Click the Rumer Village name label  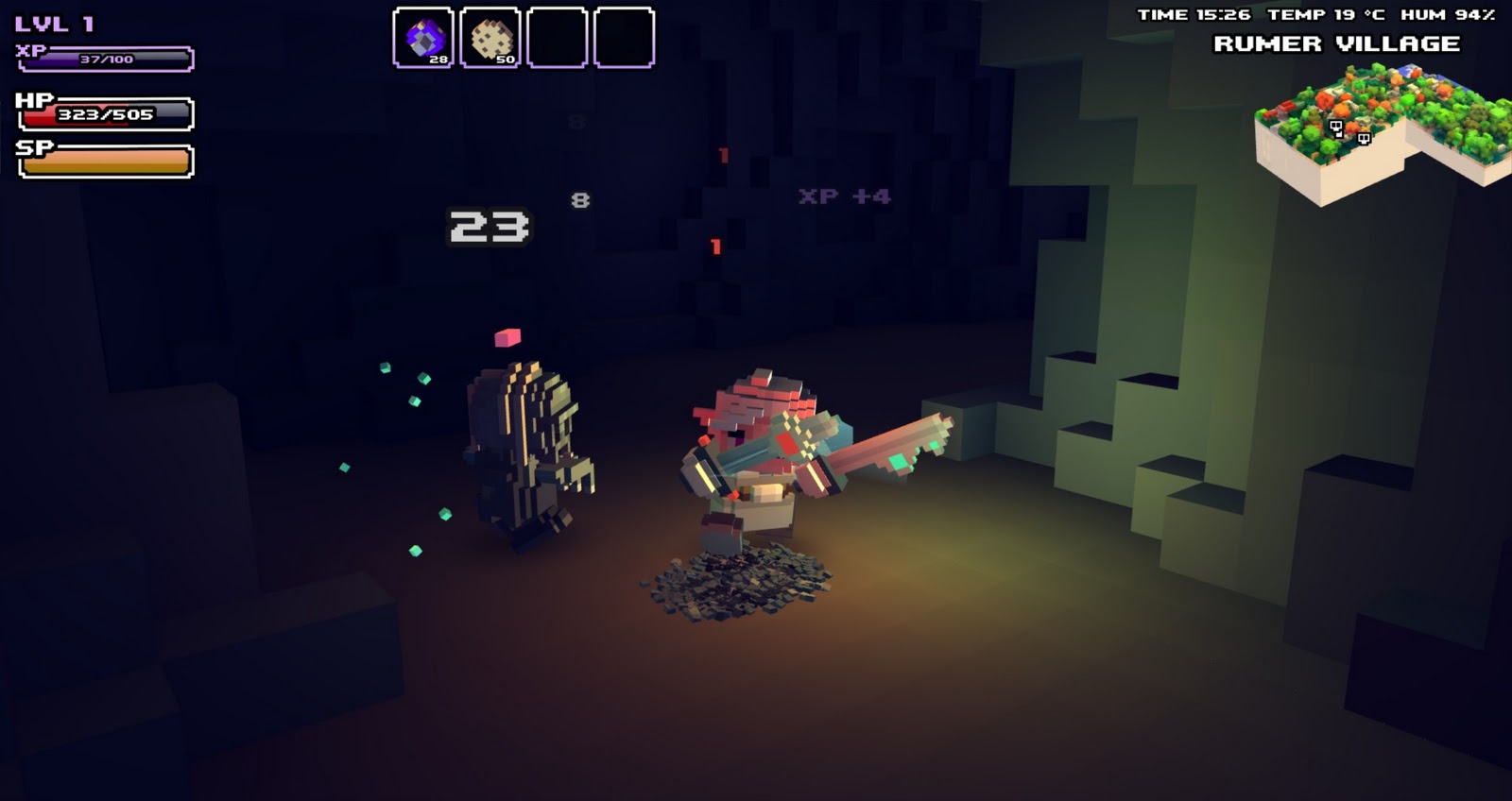click(1338, 43)
